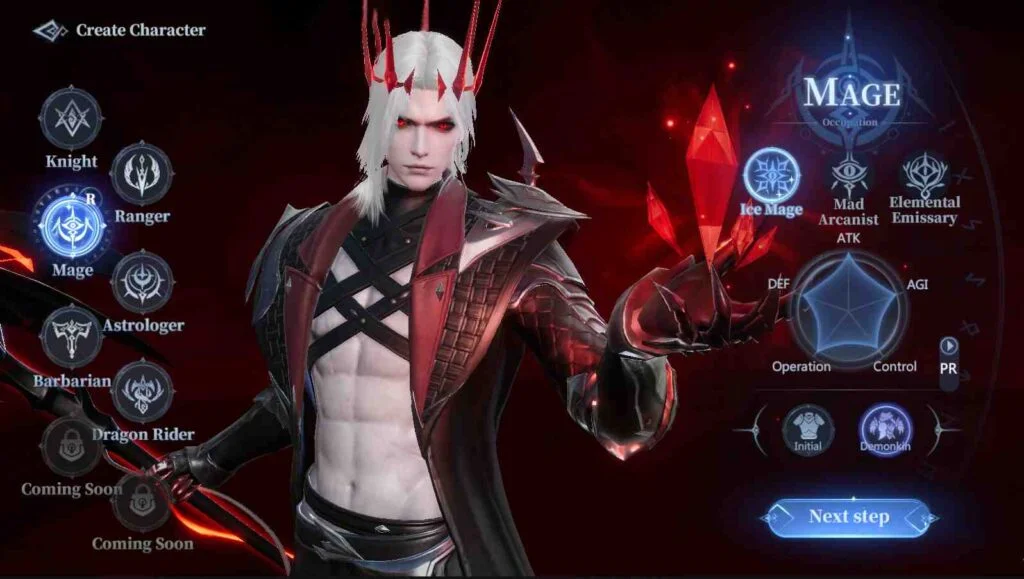Screen dimensions: 1024x579
Task: Select the Elemental Emissary occupation
Action: tap(924, 174)
